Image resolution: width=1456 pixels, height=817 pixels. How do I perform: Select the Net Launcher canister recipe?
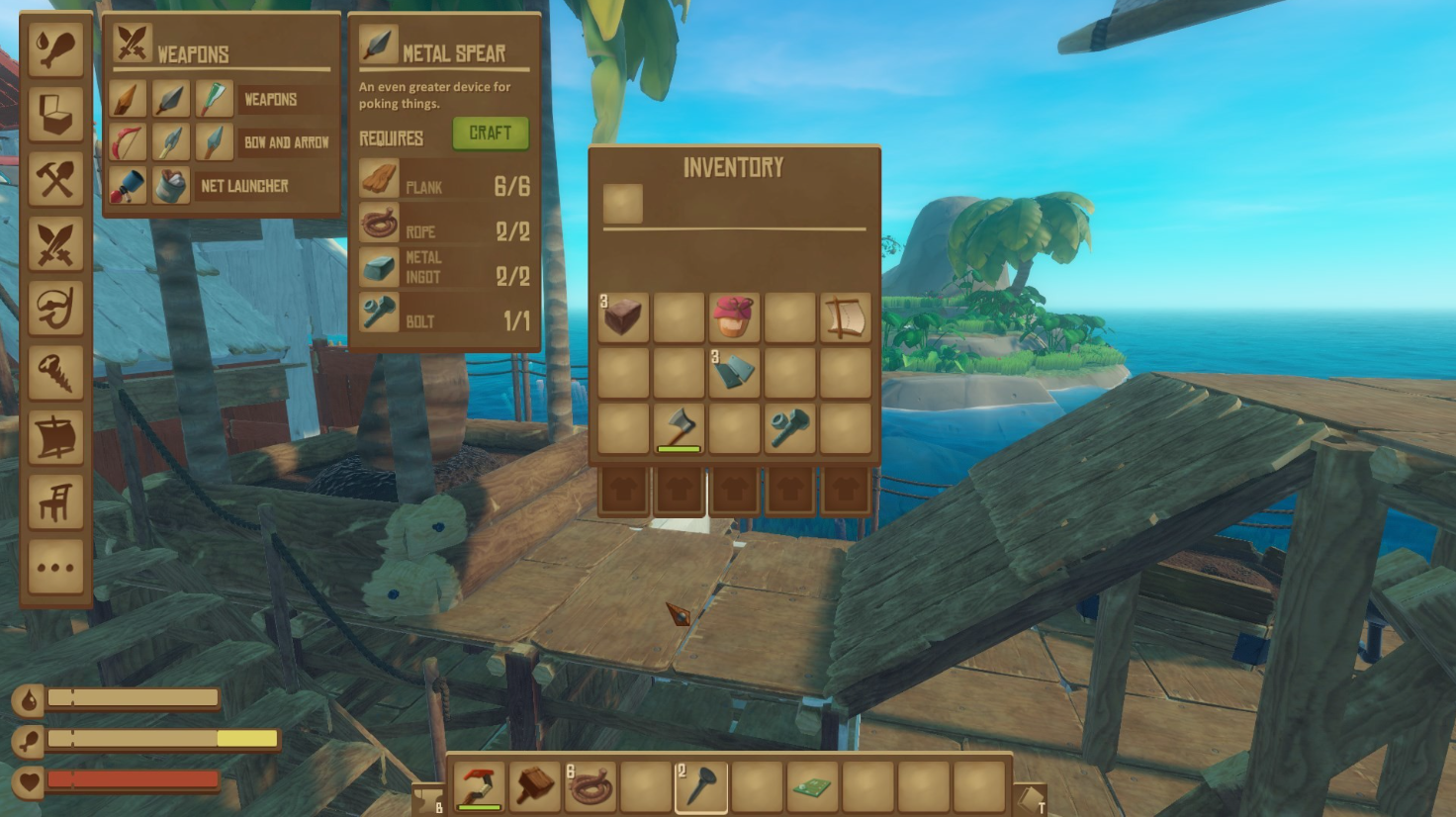170,184
